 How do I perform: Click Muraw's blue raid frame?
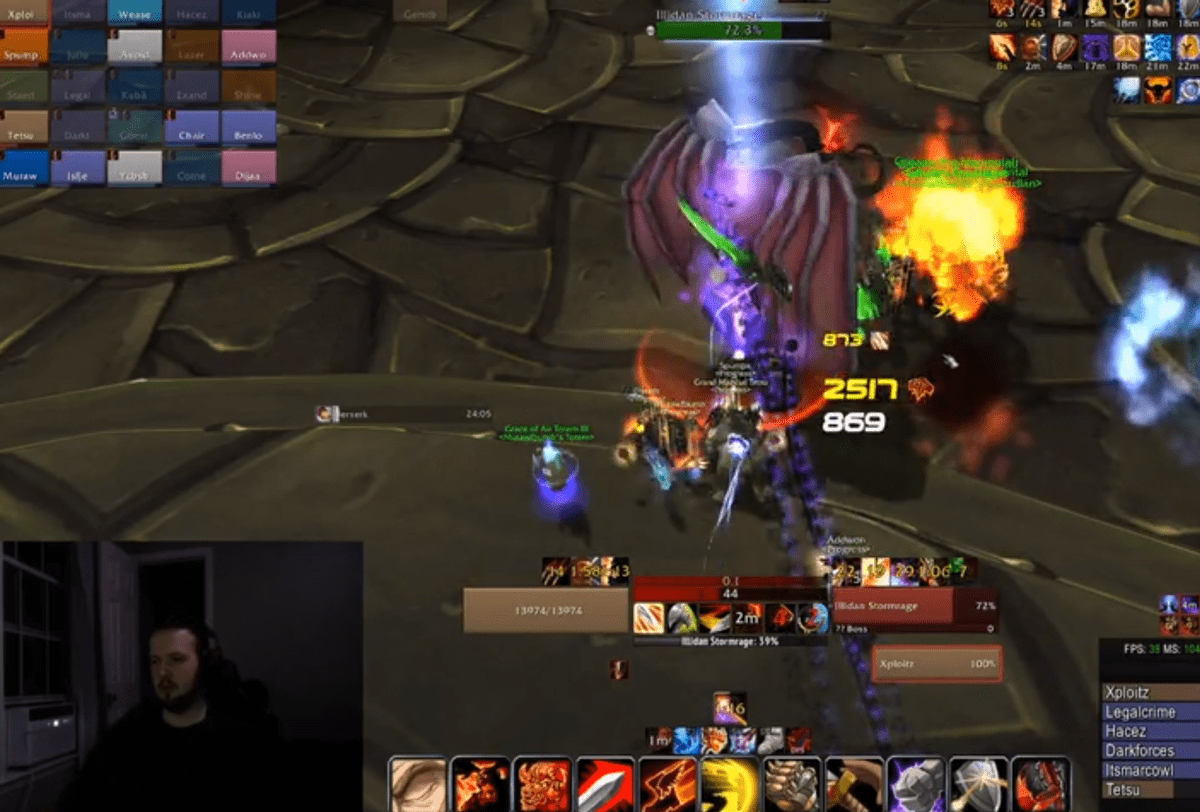[24, 168]
